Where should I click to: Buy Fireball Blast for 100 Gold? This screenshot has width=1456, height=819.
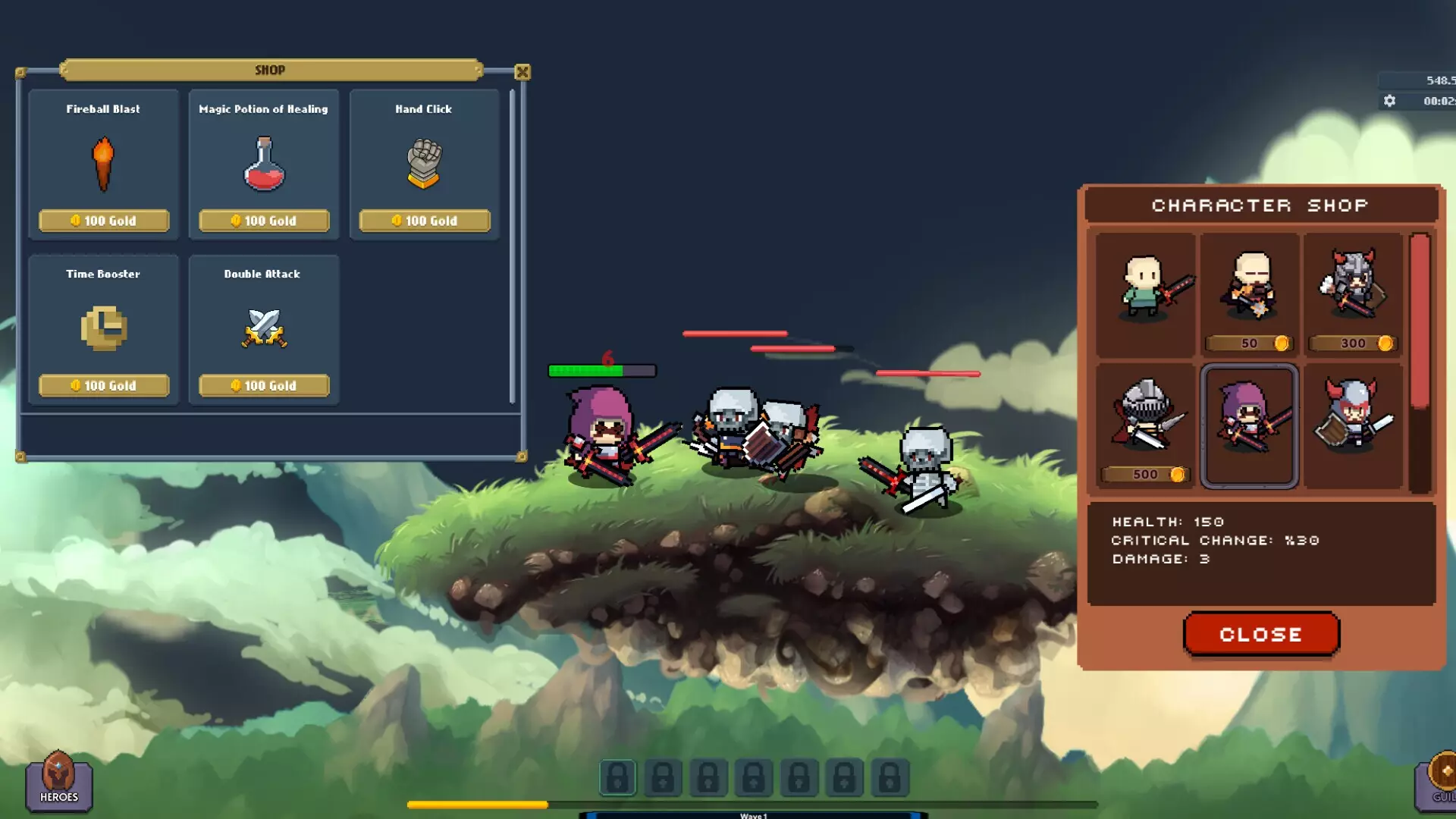pos(104,221)
